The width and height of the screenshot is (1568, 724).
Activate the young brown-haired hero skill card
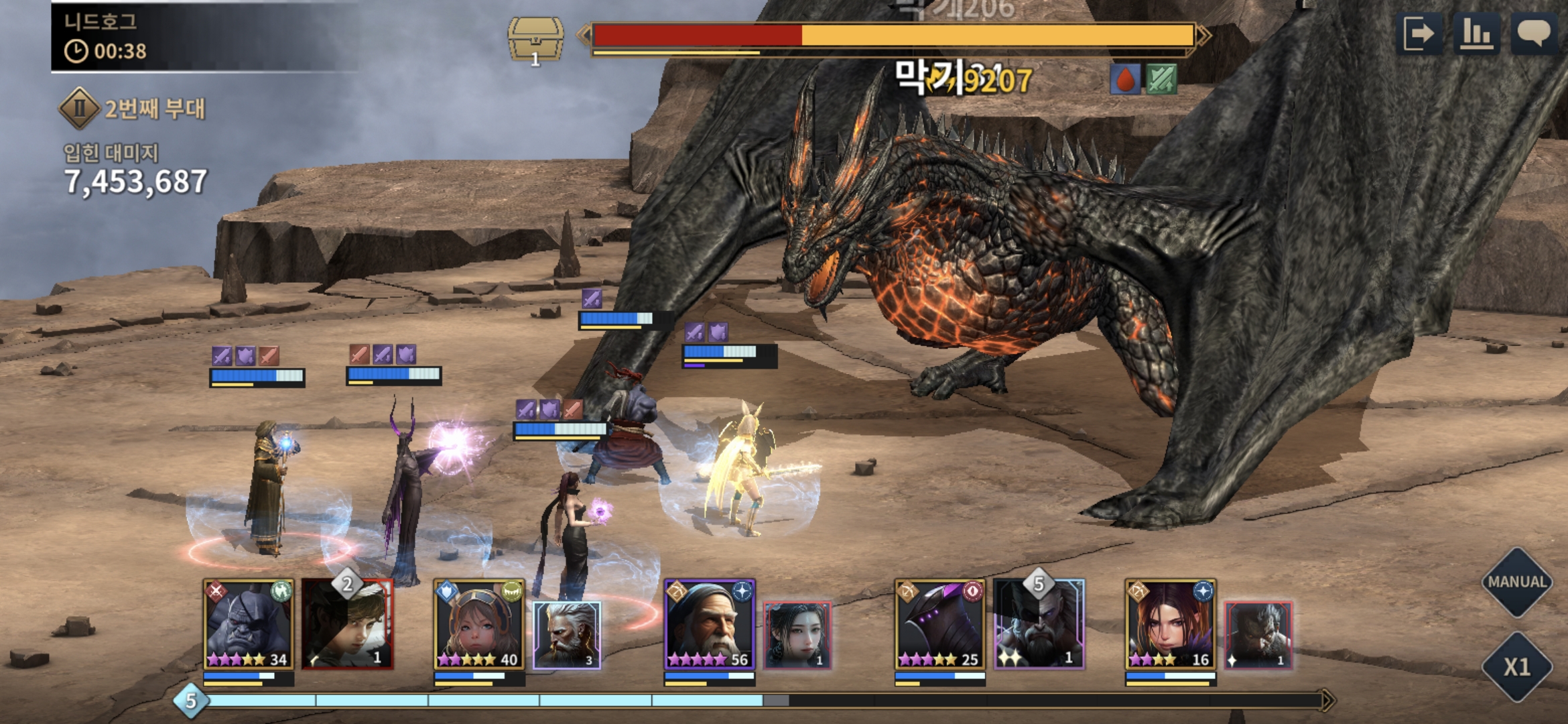347,625
